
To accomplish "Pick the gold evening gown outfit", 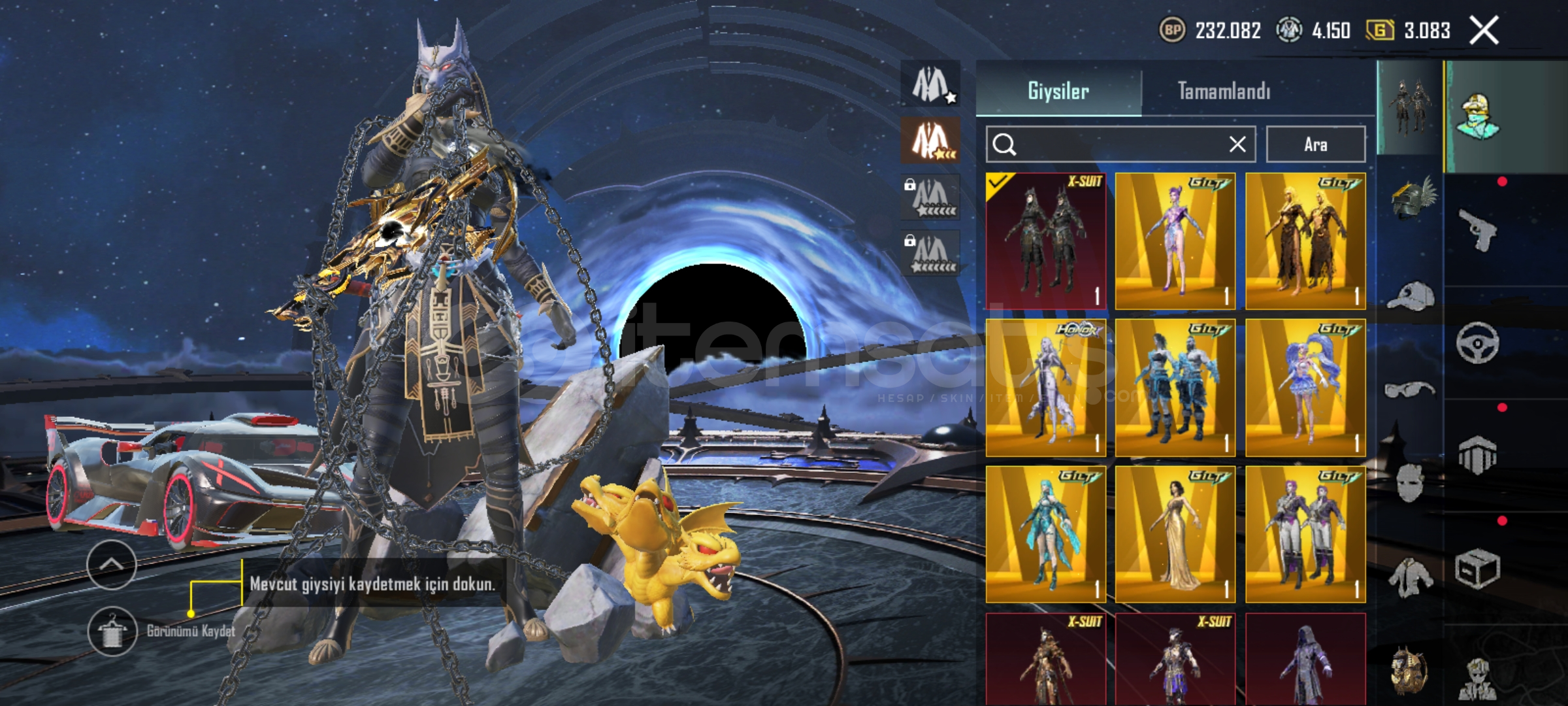I will [x=1175, y=534].
